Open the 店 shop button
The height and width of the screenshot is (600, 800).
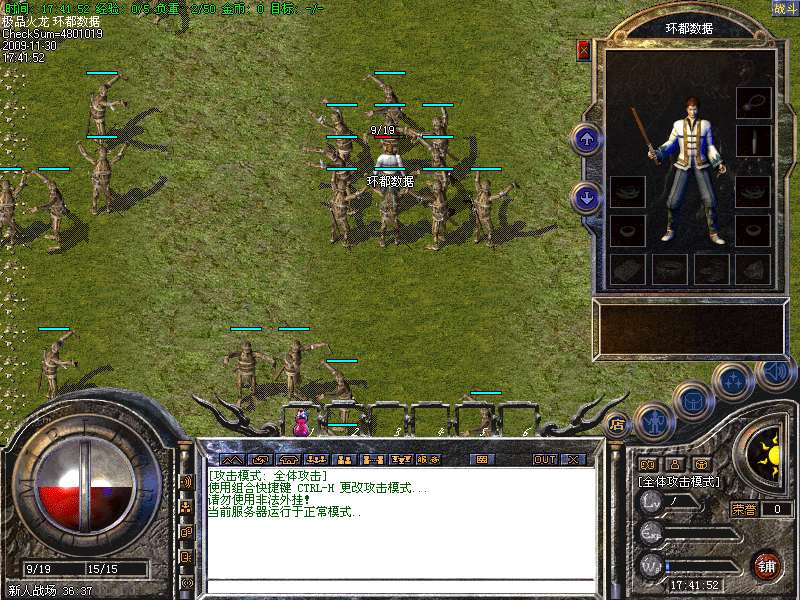(x=617, y=424)
